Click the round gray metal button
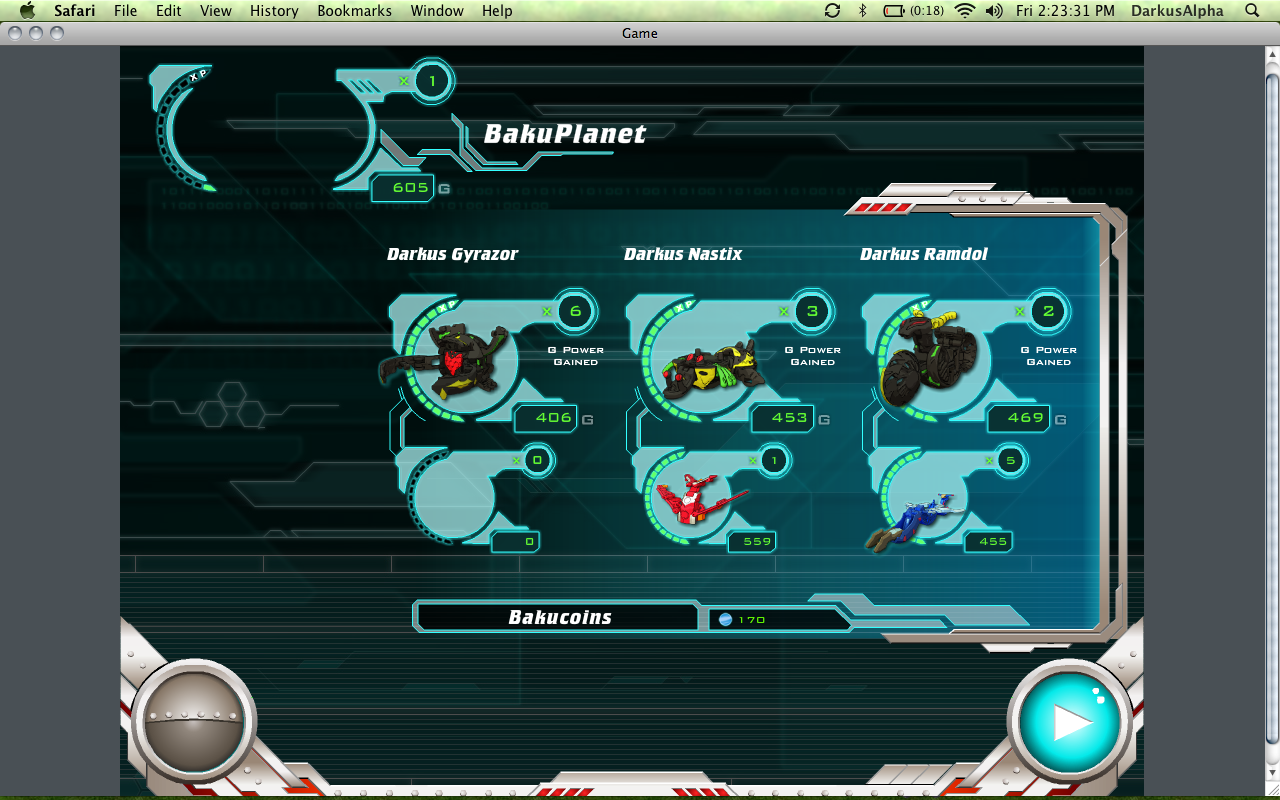This screenshot has height=800, width=1280. (x=192, y=720)
